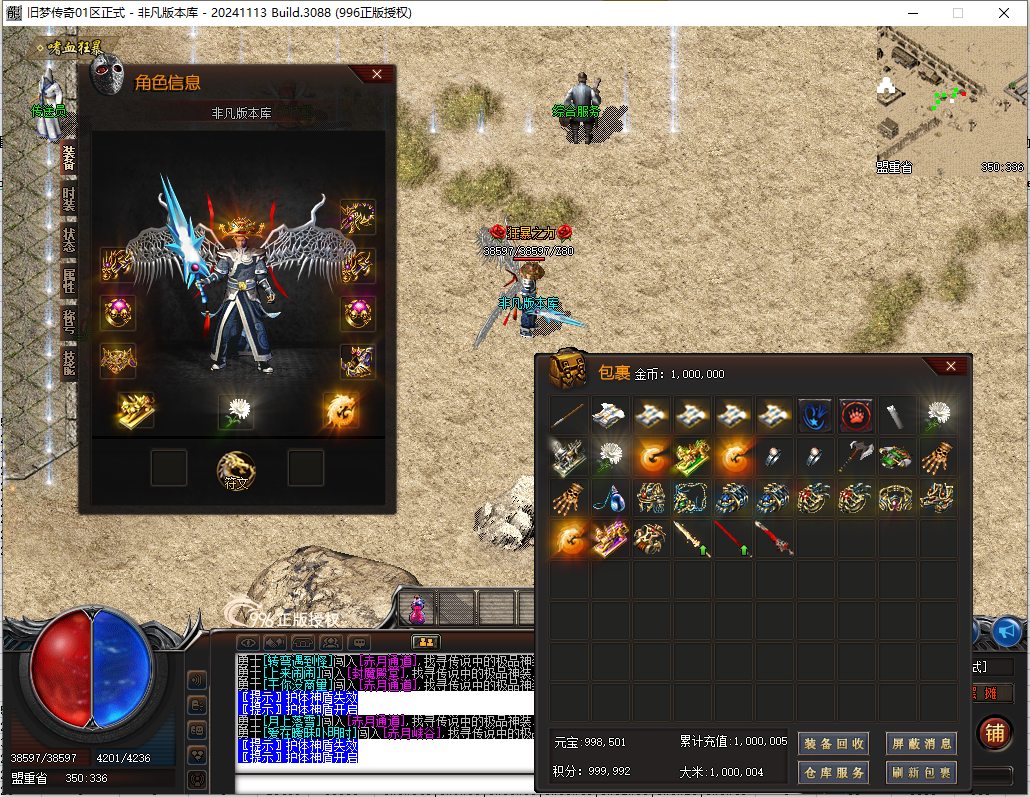Click the round 铺 shop button
This screenshot has width=1030, height=797.
(x=994, y=733)
